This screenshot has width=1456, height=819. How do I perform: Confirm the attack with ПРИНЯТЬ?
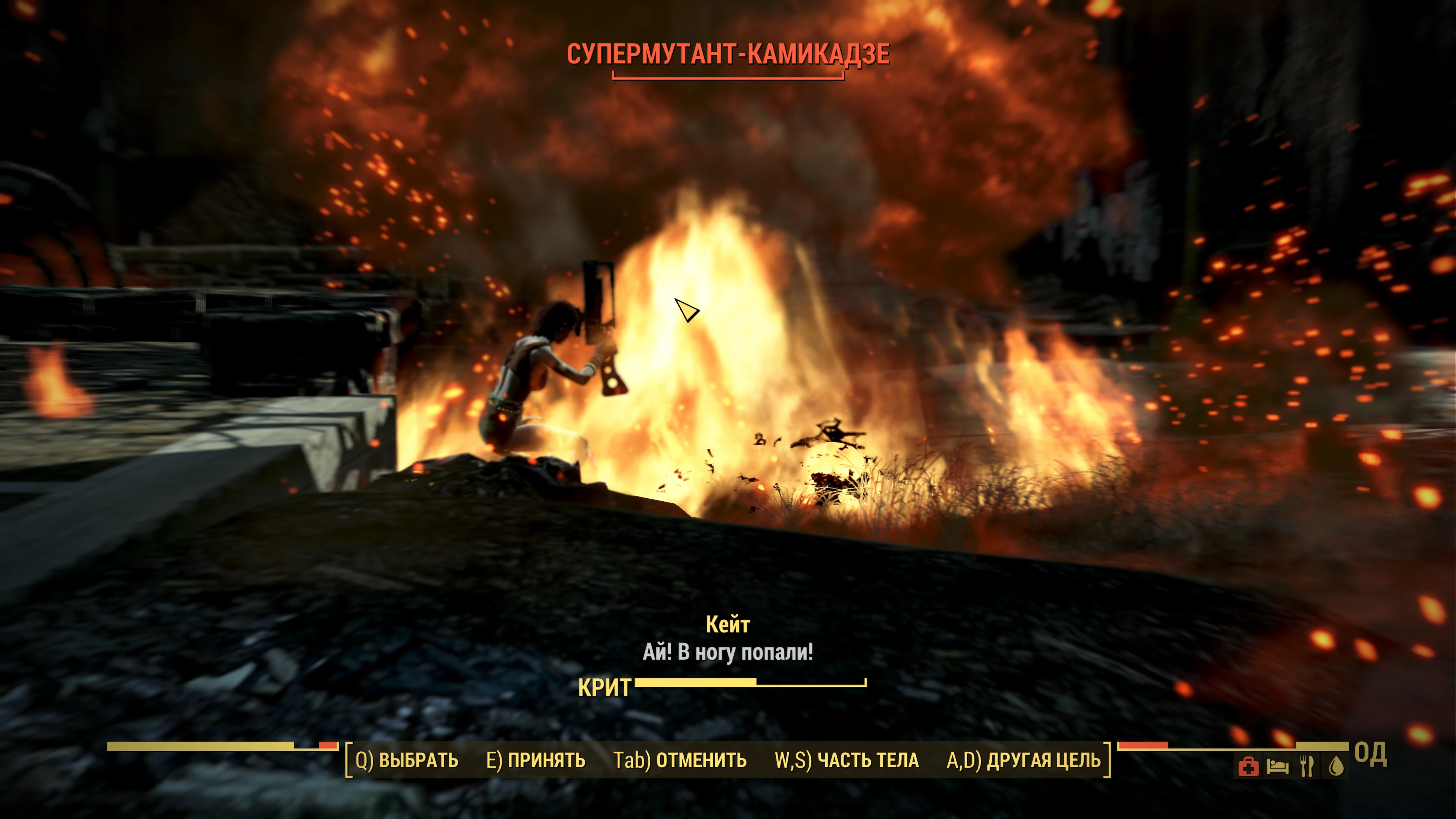coord(535,760)
